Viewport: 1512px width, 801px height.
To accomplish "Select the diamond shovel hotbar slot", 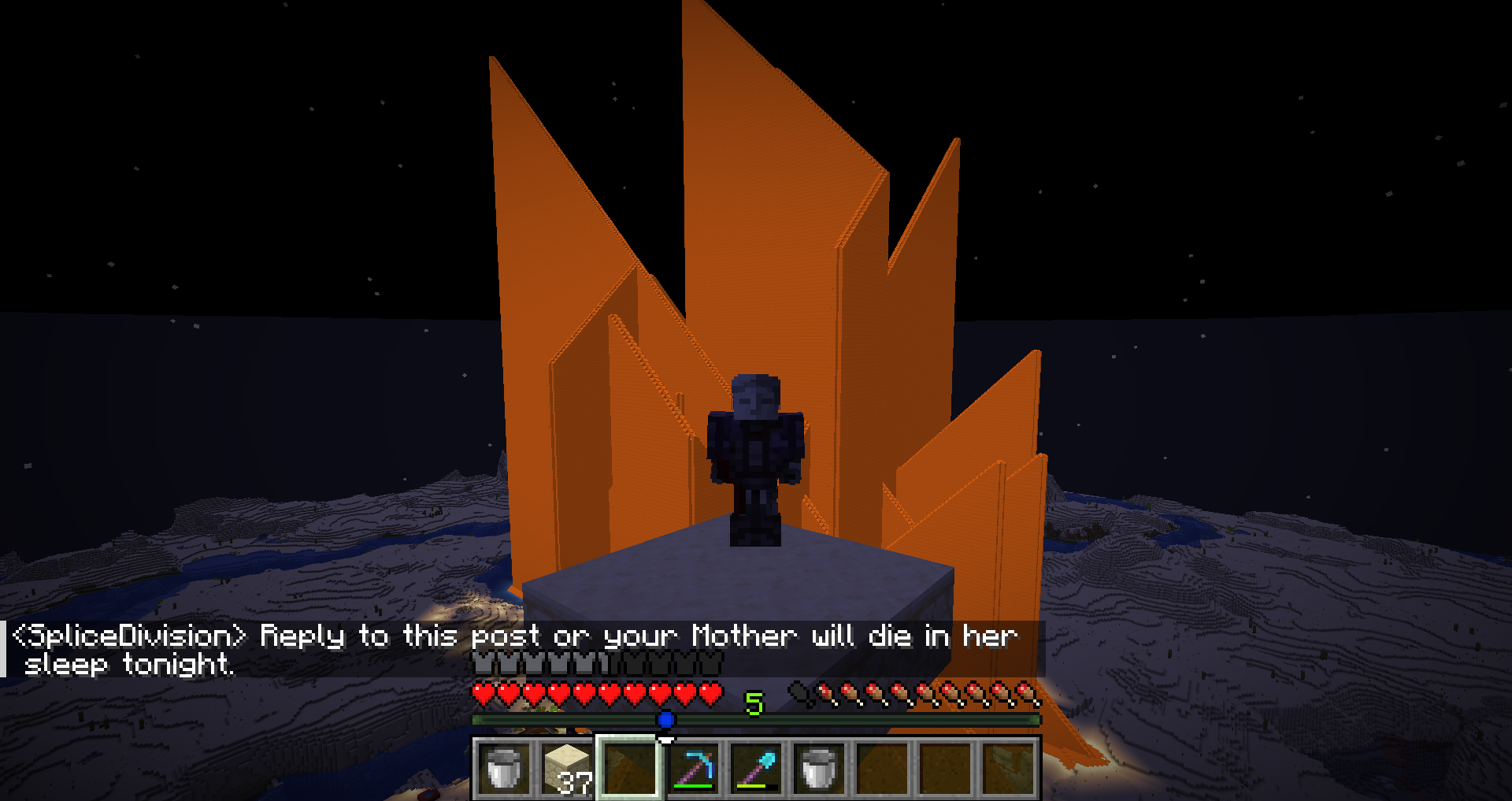I will click(756, 768).
